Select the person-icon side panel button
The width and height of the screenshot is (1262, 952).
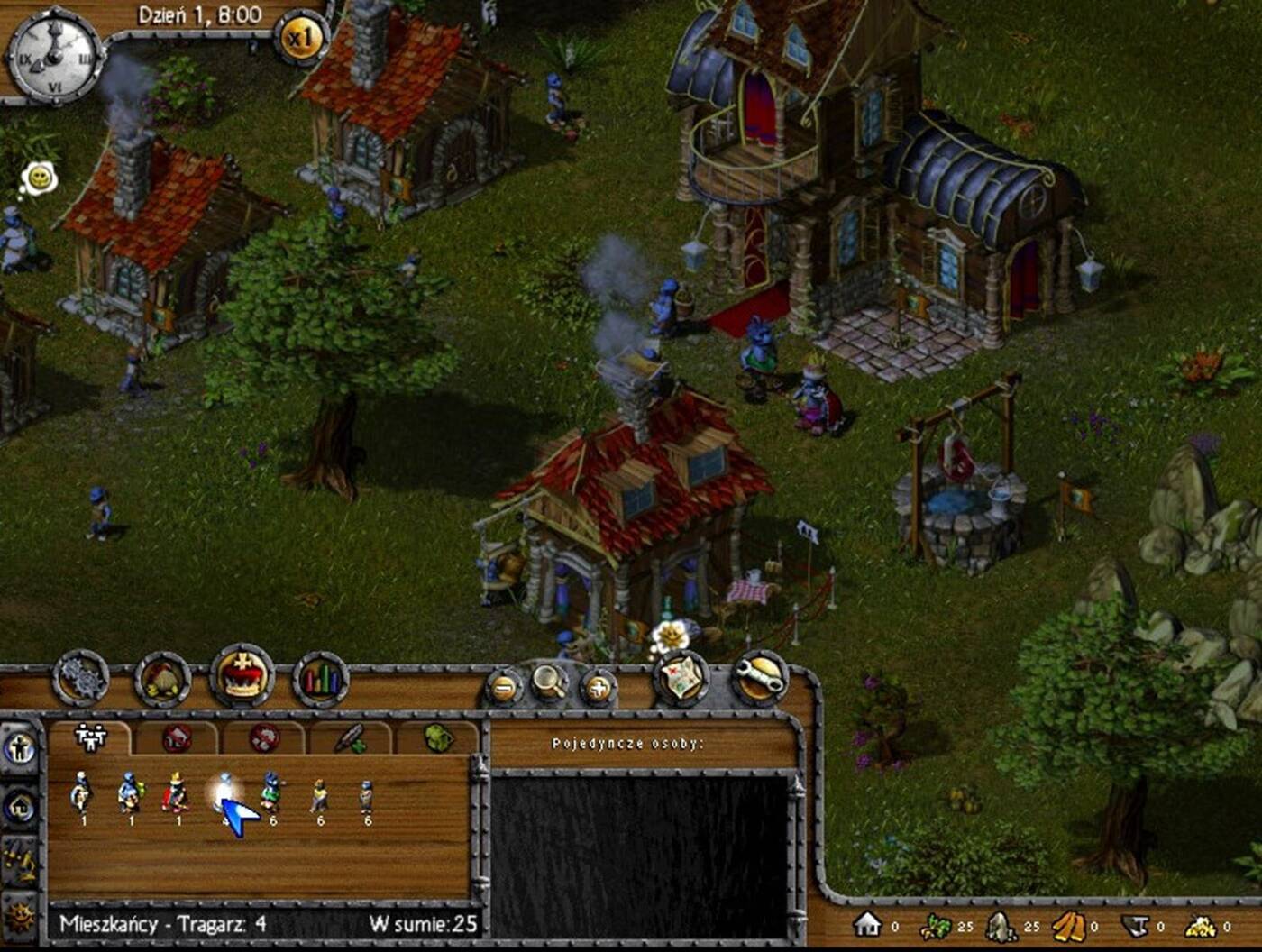20,748
